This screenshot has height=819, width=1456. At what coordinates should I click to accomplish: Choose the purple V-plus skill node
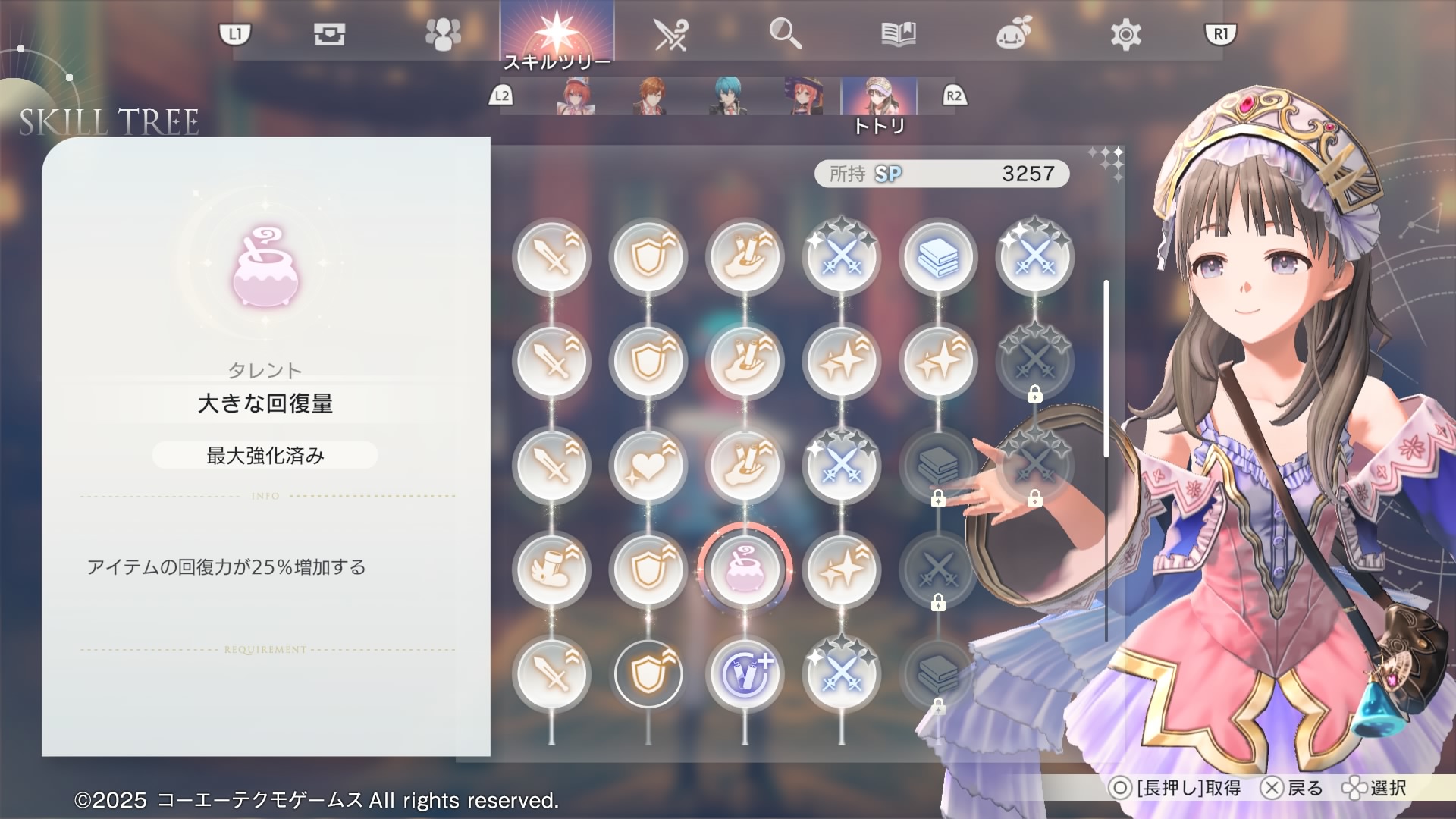[745, 673]
